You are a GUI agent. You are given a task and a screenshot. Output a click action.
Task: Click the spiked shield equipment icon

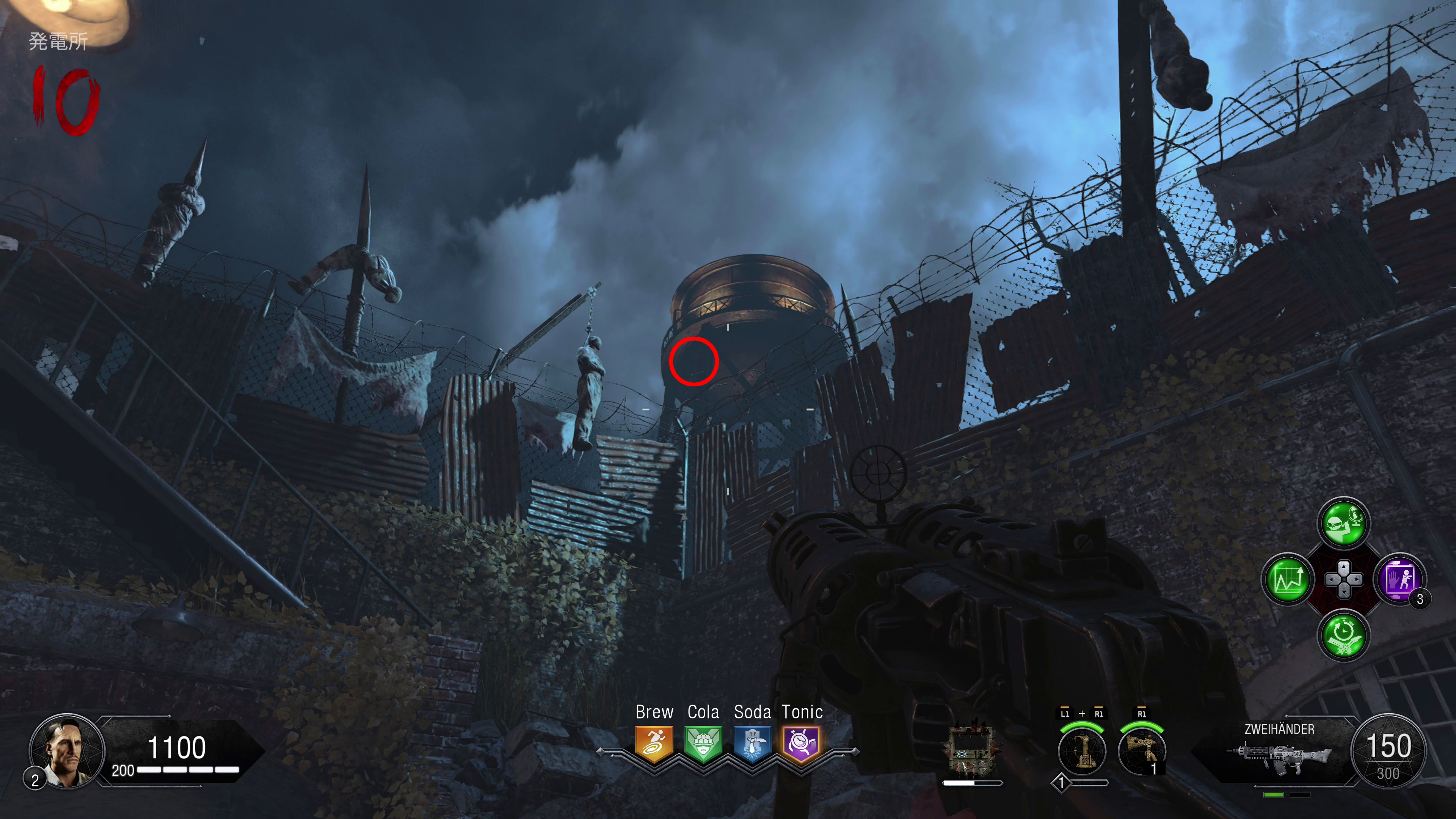tap(971, 749)
